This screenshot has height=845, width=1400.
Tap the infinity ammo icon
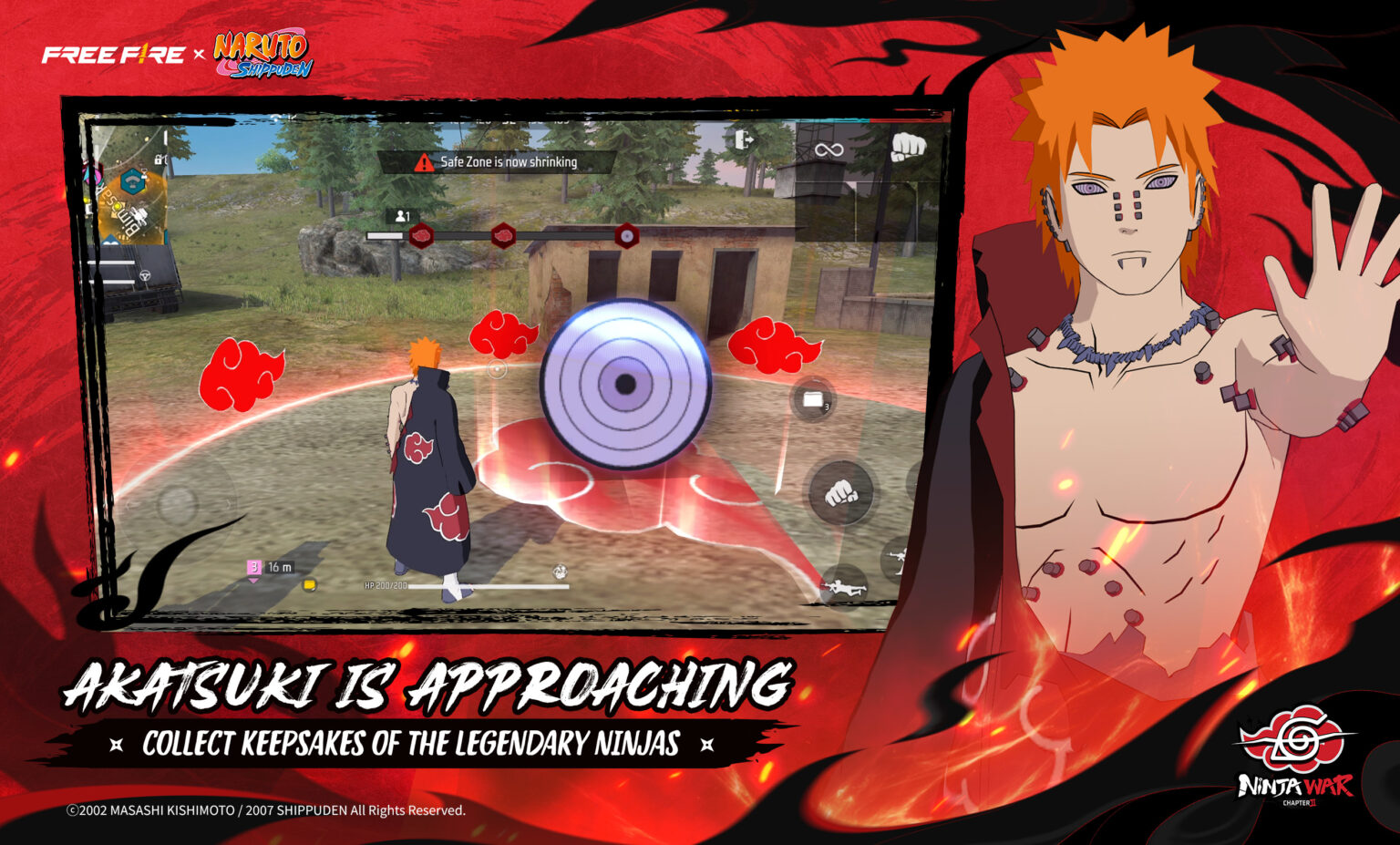coord(829,150)
